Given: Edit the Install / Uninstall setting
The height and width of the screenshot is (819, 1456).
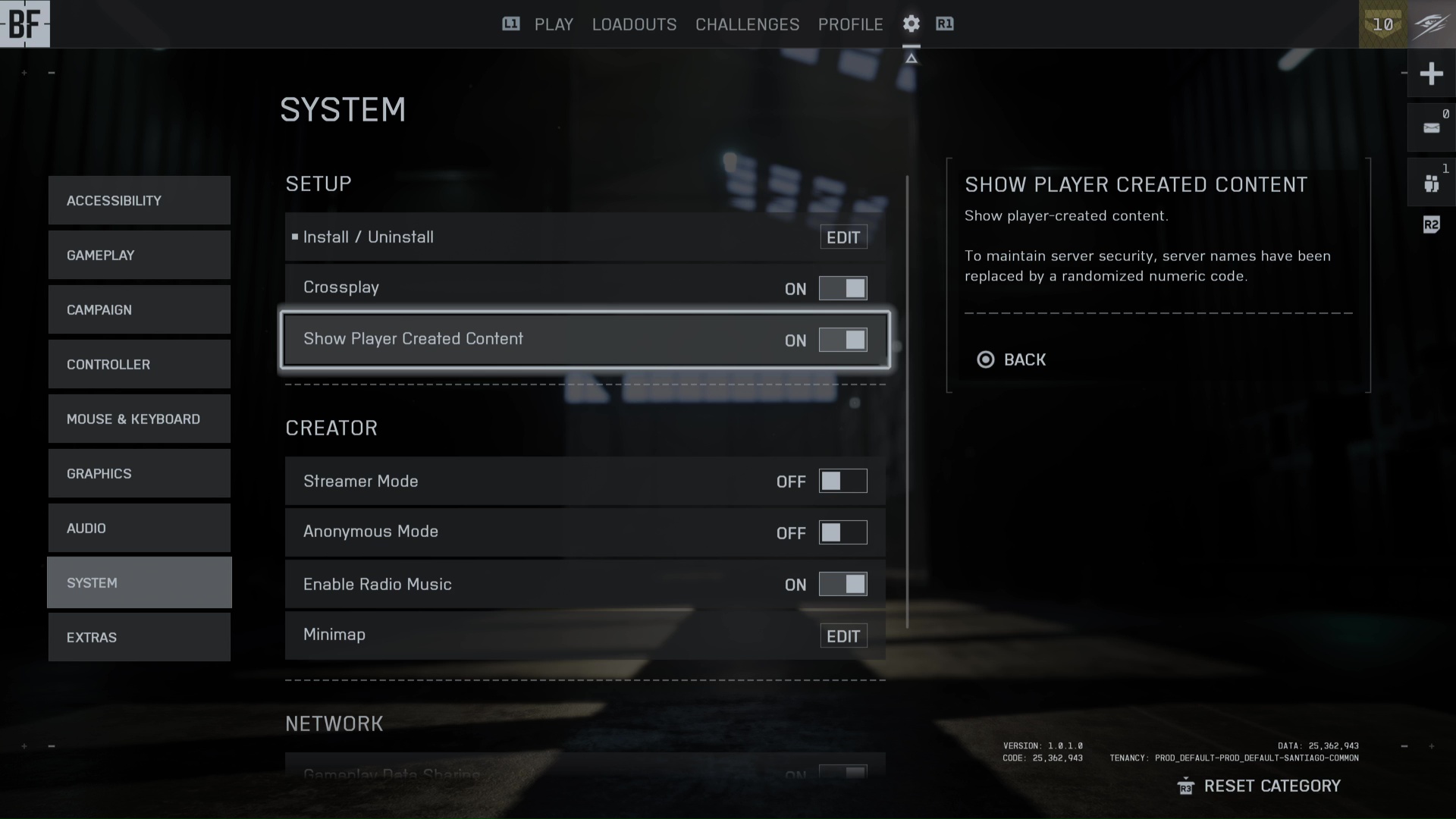Looking at the screenshot, I should pyautogui.click(x=843, y=237).
